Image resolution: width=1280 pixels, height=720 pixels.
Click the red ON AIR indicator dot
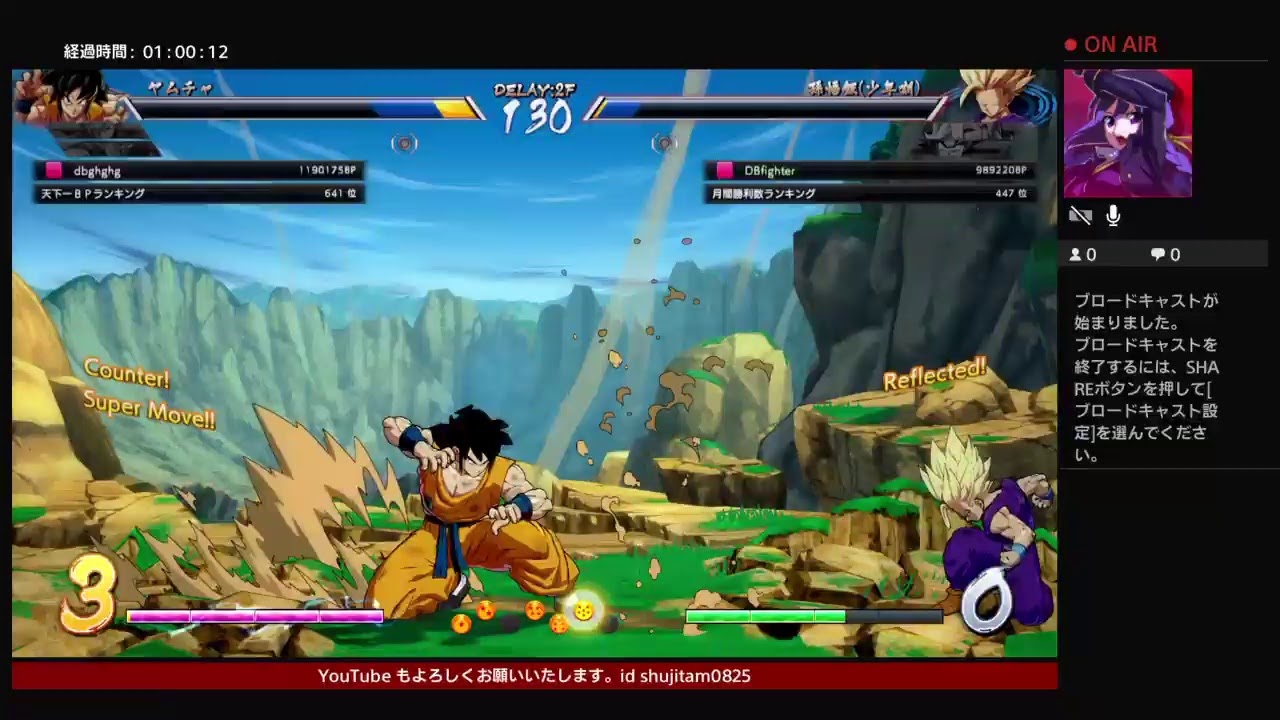click(1069, 44)
